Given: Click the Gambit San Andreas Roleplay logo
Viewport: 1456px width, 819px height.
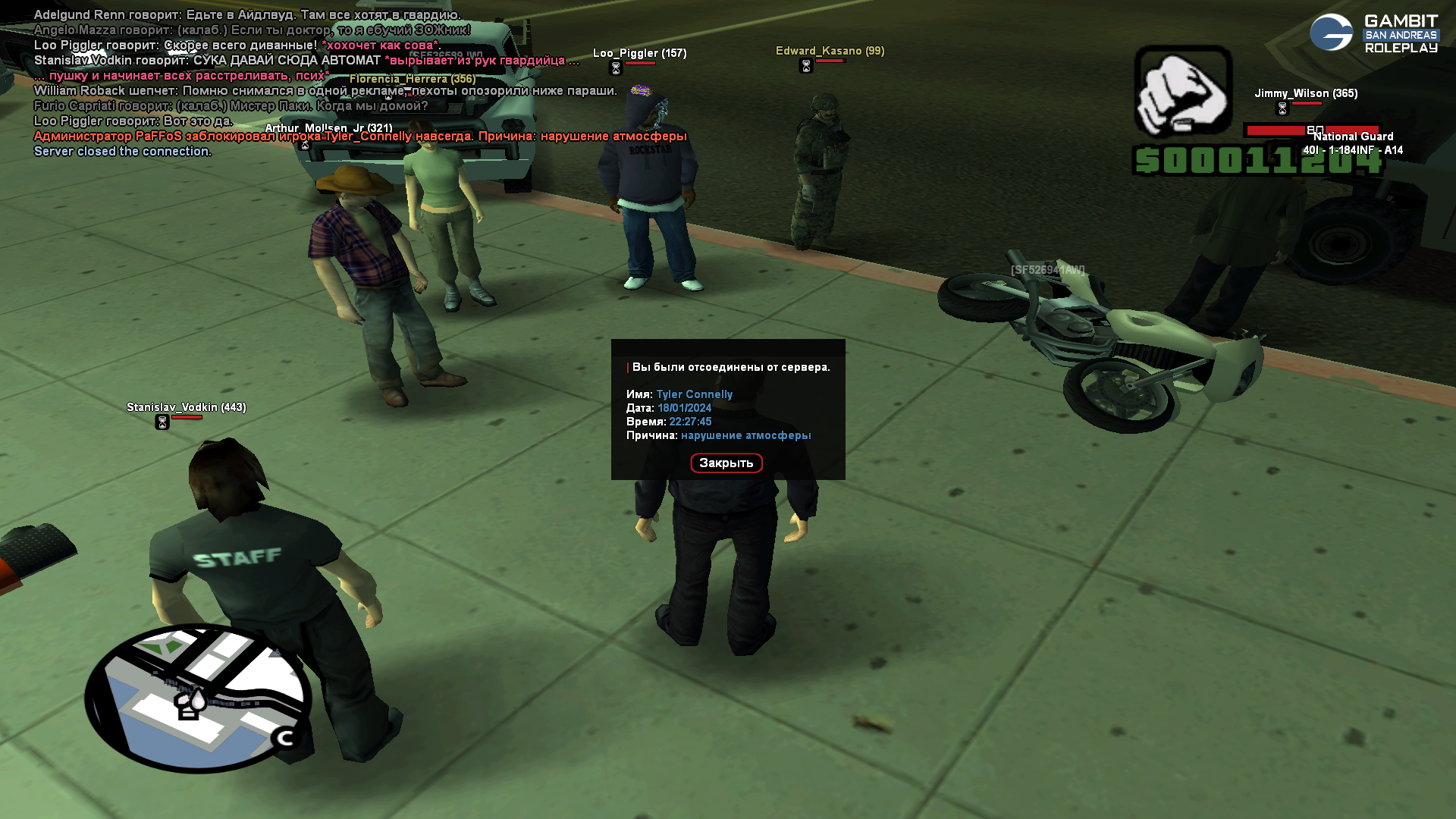Looking at the screenshot, I should coord(1374,34).
